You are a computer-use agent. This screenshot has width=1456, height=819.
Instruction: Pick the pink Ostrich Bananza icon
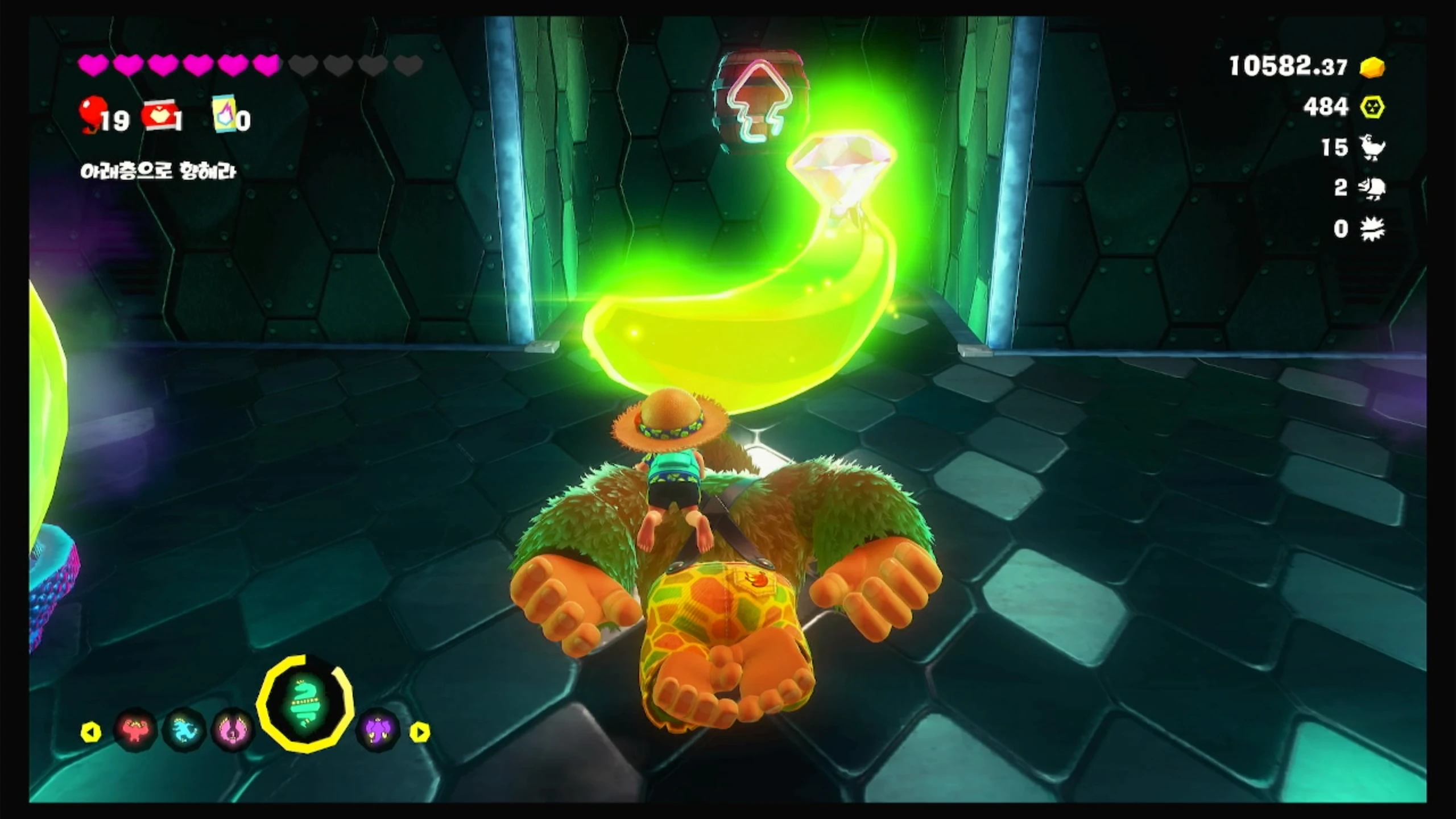[x=233, y=730]
